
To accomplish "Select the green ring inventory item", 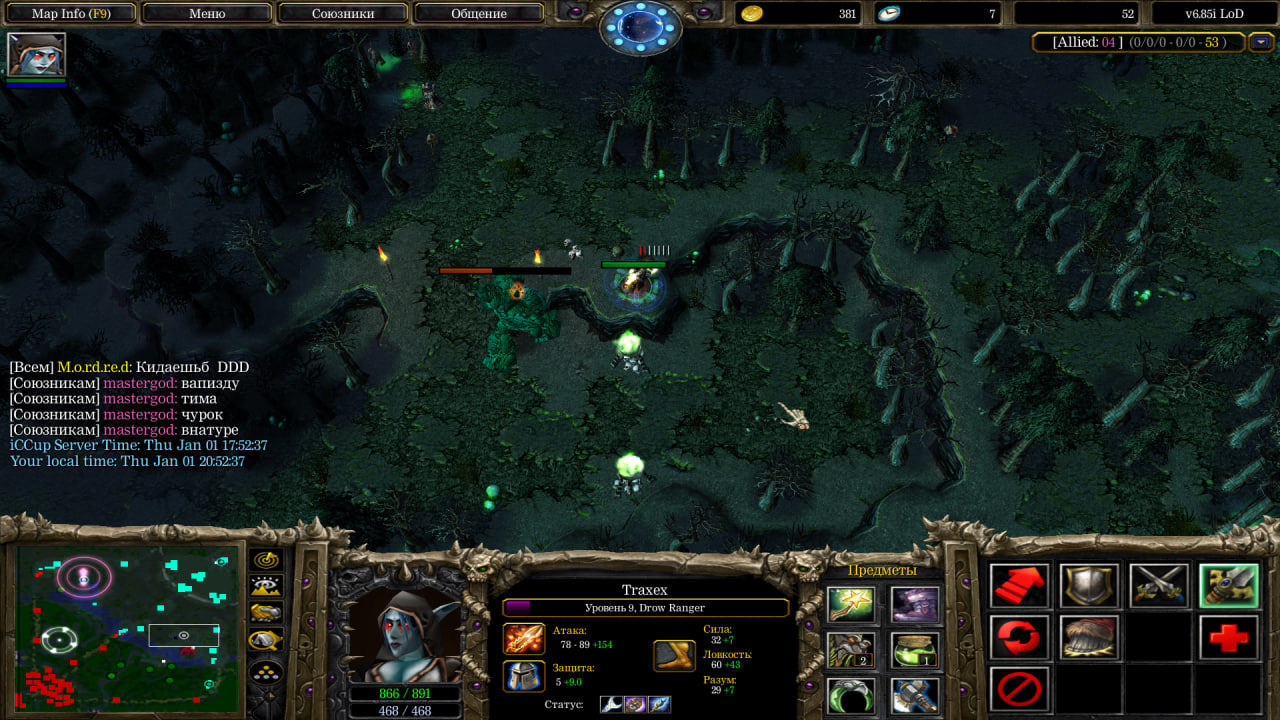I will [x=851, y=695].
